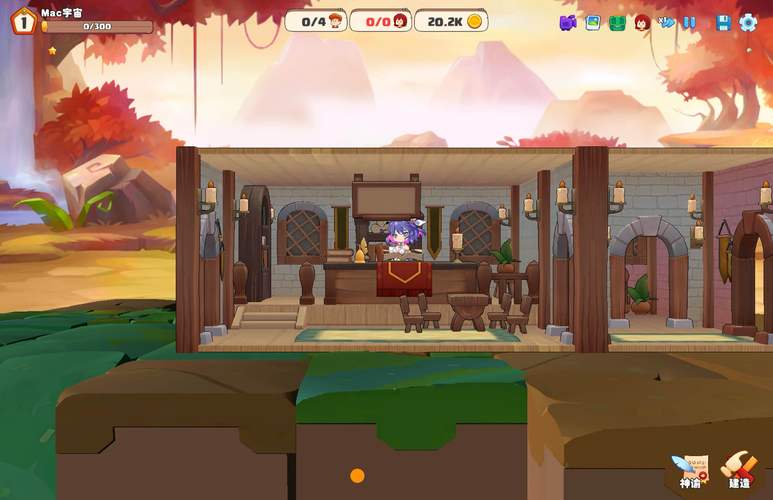This screenshot has height=500, width=773.
Task: Open the settings gear menu
Action: (x=748, y=22)
